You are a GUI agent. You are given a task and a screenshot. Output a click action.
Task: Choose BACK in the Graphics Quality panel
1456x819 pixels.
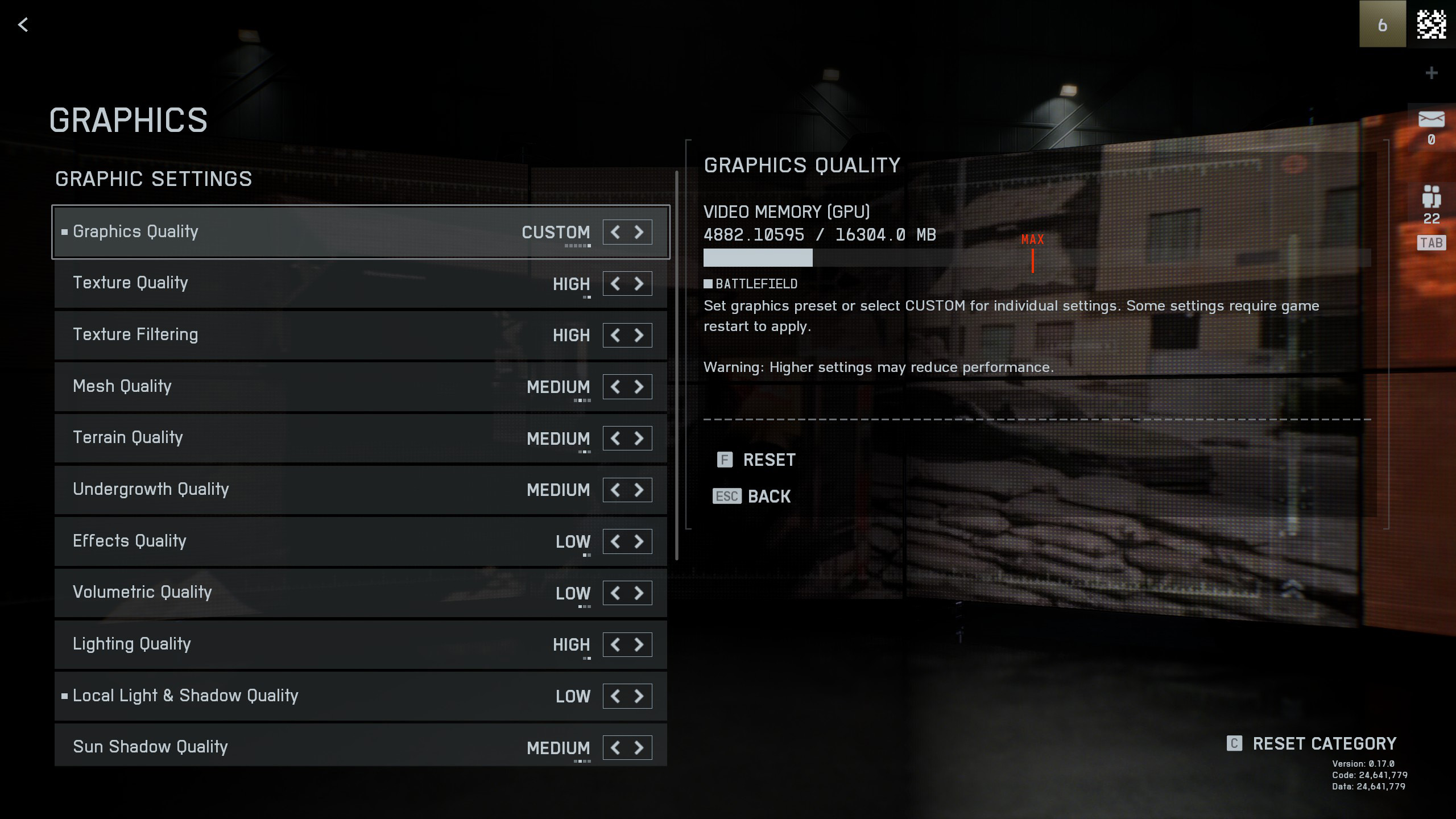[x=768, y=497]
